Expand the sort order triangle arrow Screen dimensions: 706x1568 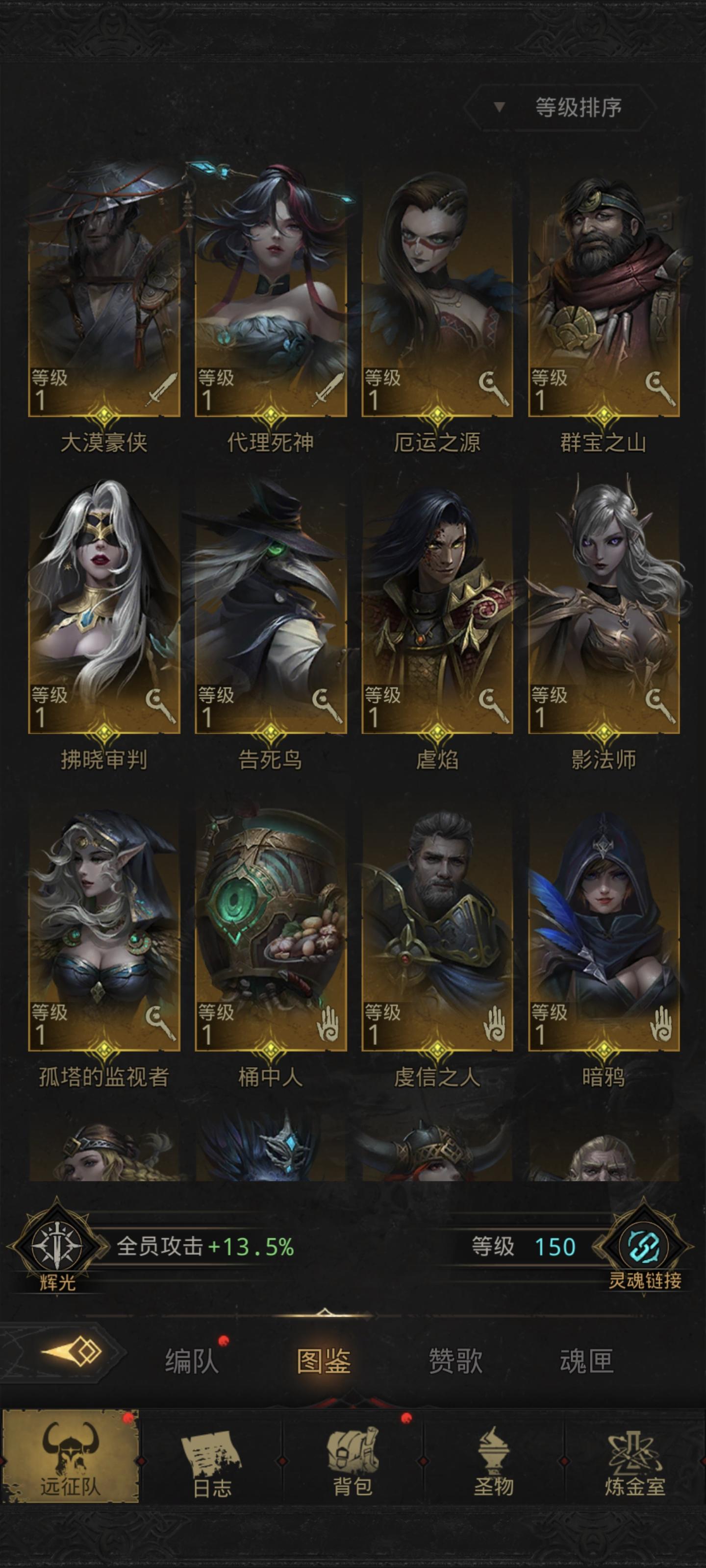499,108
